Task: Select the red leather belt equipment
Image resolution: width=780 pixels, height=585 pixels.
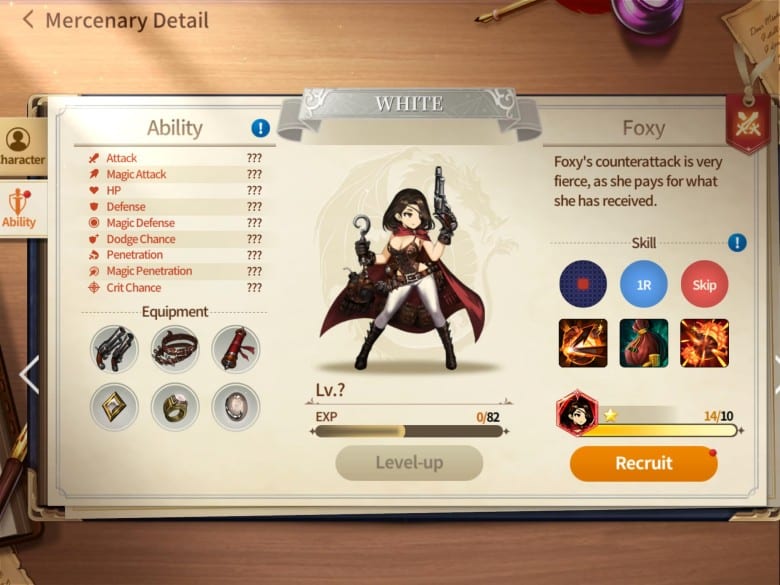Action: pyautogui.click(x=175, y=349)
